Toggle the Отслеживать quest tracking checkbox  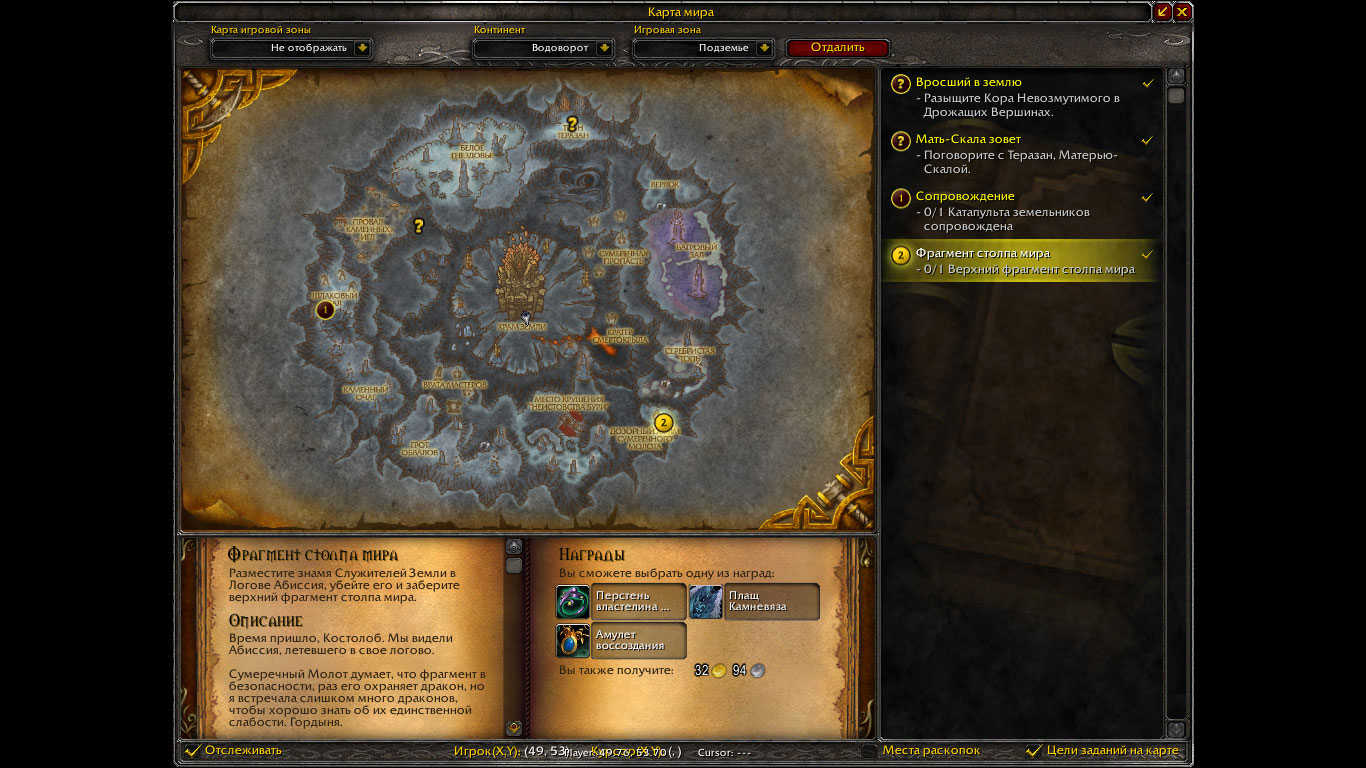[x=192, y=750]
